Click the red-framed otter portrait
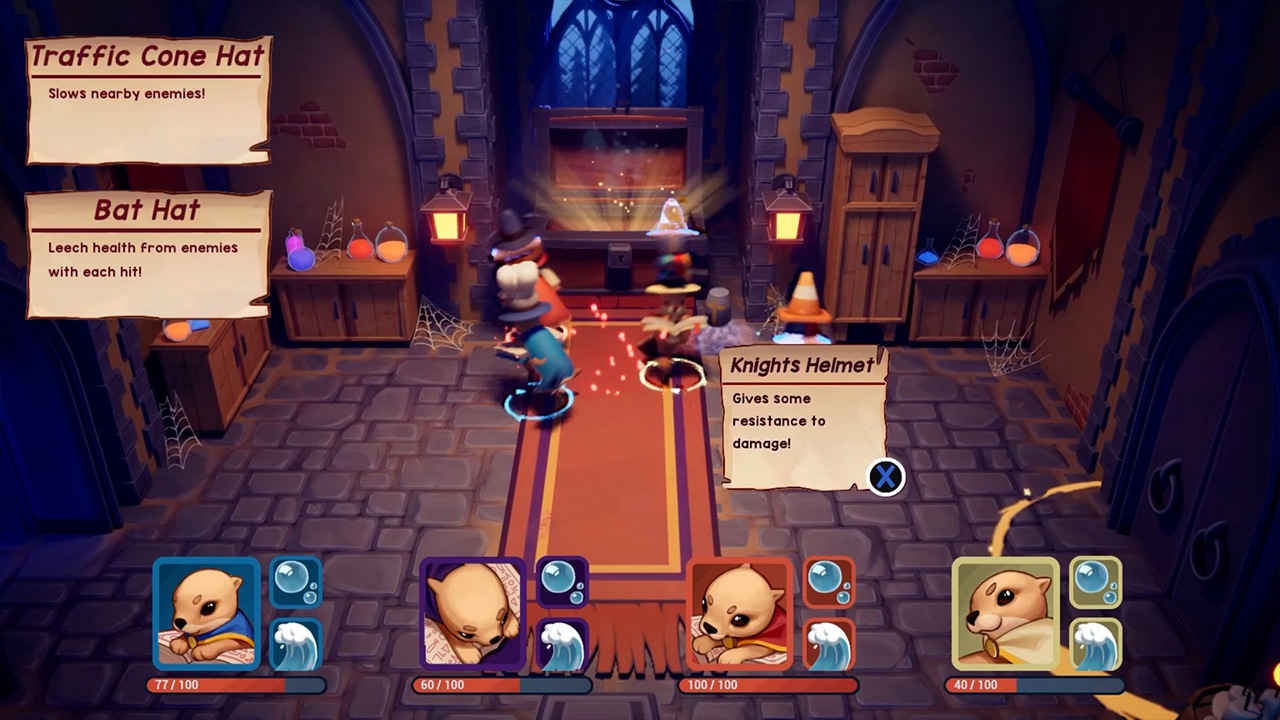 [x=740, y=613]
